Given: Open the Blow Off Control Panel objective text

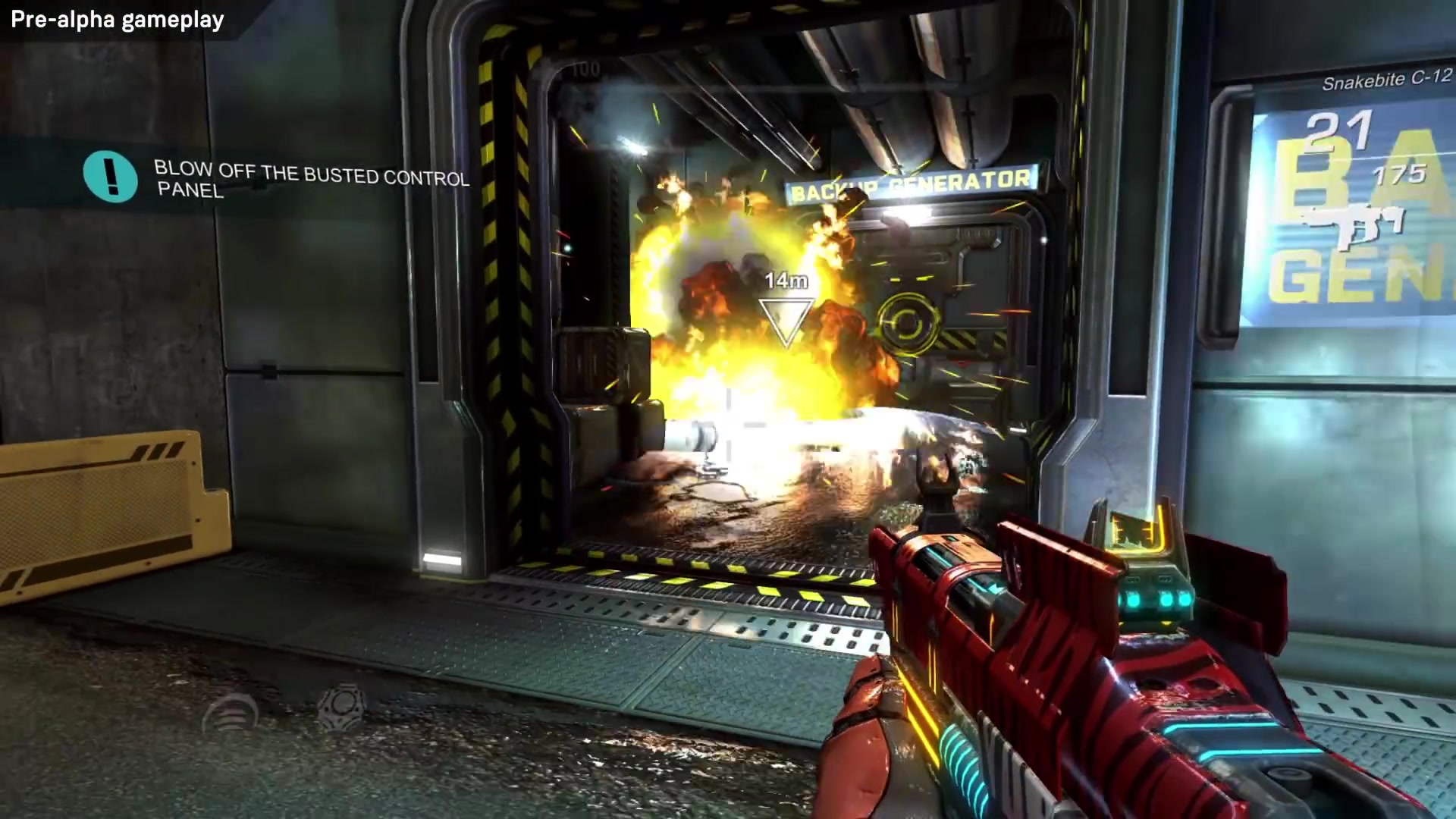Looking at the screenshot, I should pos(311,179).
